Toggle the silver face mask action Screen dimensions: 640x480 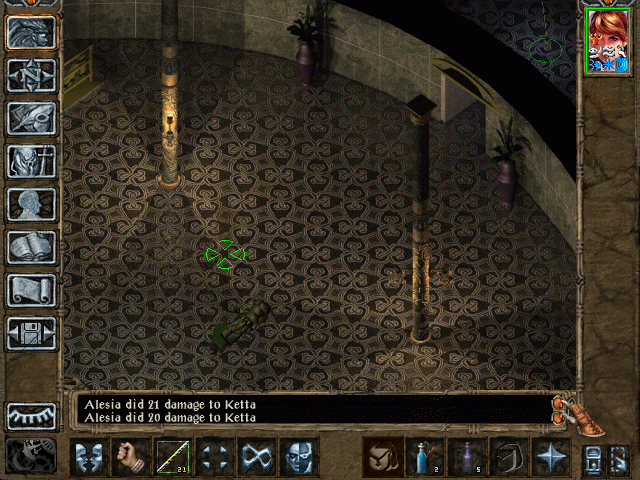pos(299,458)
